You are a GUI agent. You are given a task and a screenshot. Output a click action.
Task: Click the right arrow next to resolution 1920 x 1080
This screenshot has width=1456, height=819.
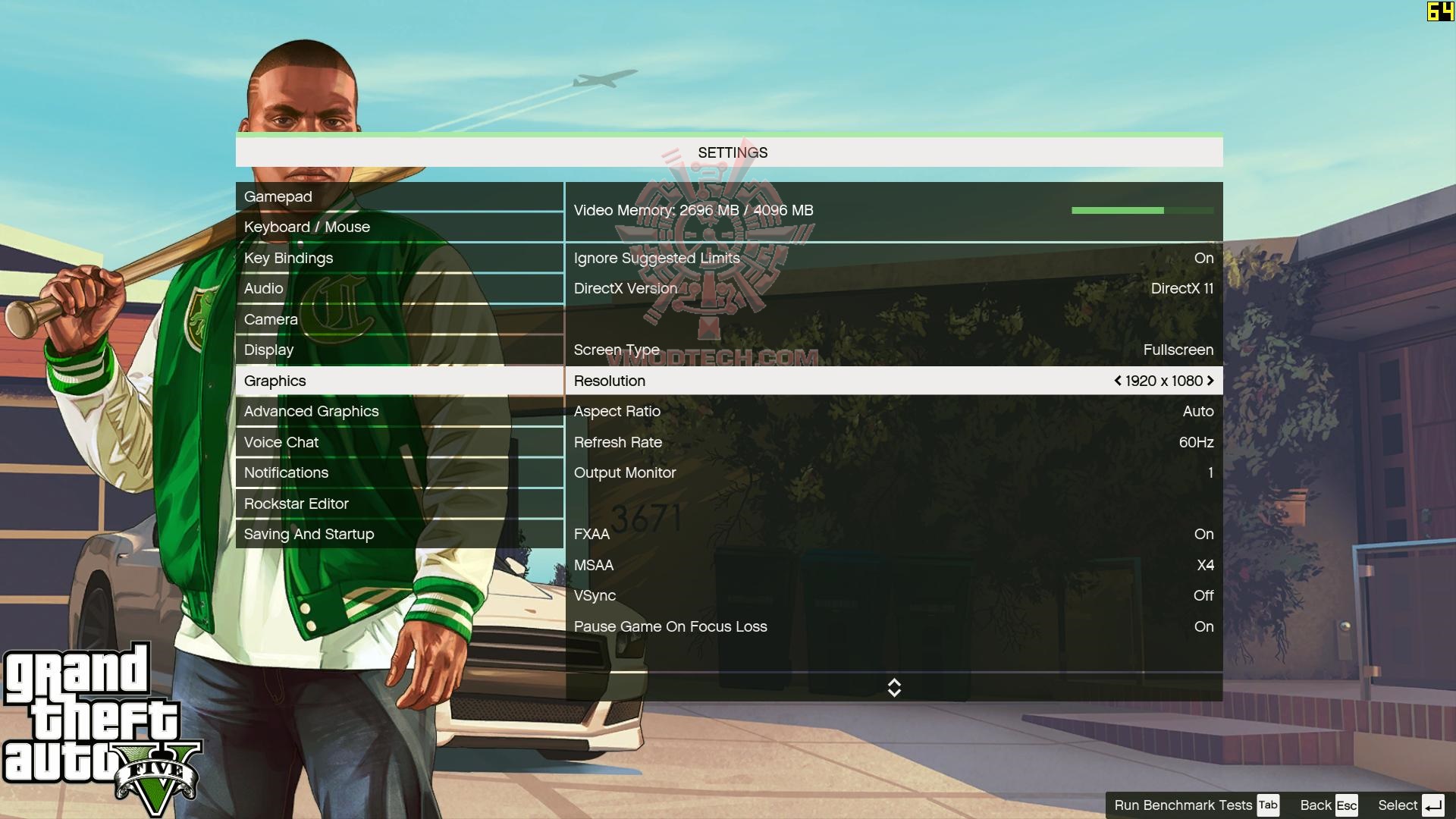tap(1210, 381)
